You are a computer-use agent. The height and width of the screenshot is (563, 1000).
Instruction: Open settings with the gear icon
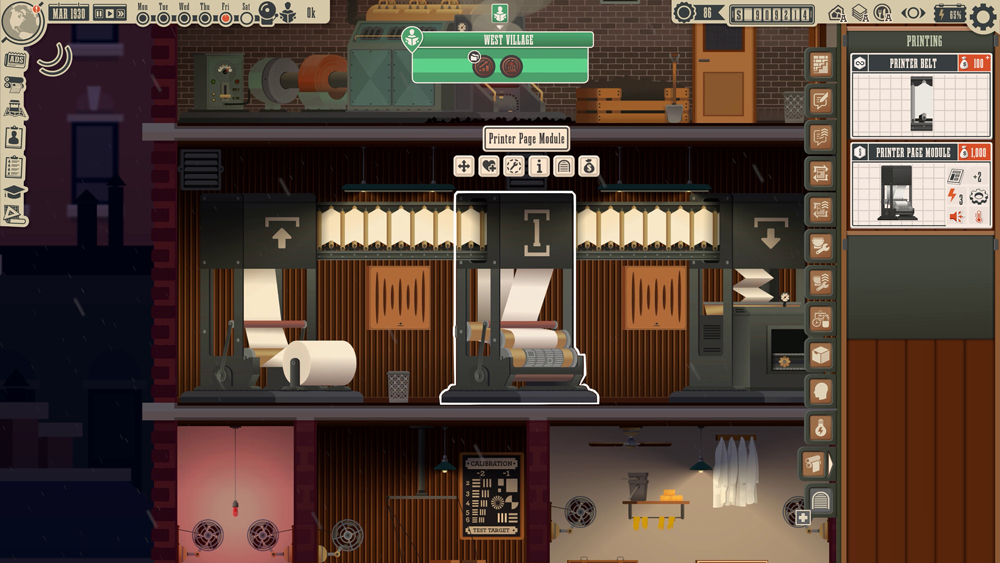coord(983,16)
